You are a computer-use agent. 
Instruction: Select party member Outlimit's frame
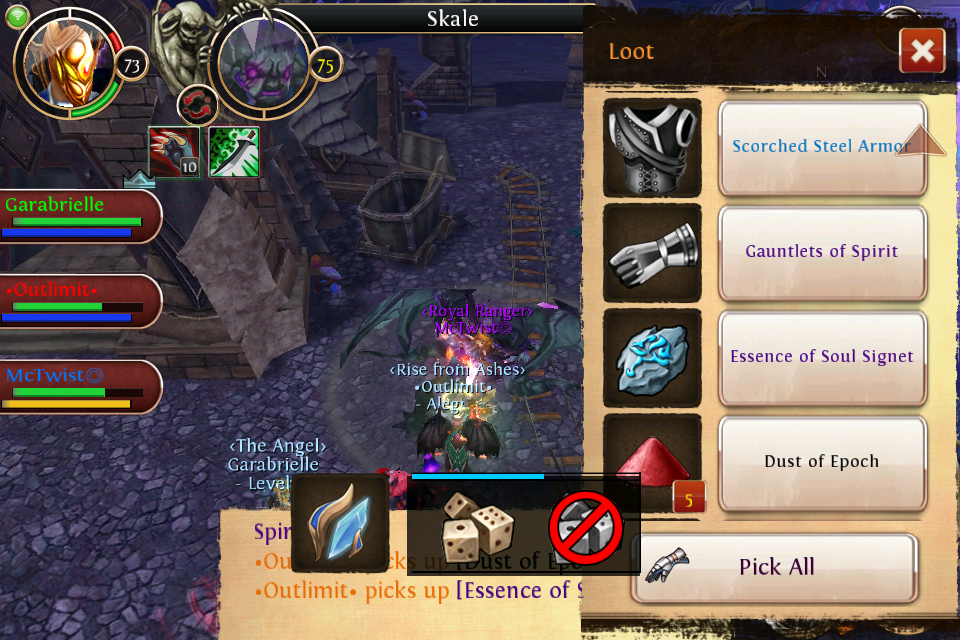[x=80, y=302]
